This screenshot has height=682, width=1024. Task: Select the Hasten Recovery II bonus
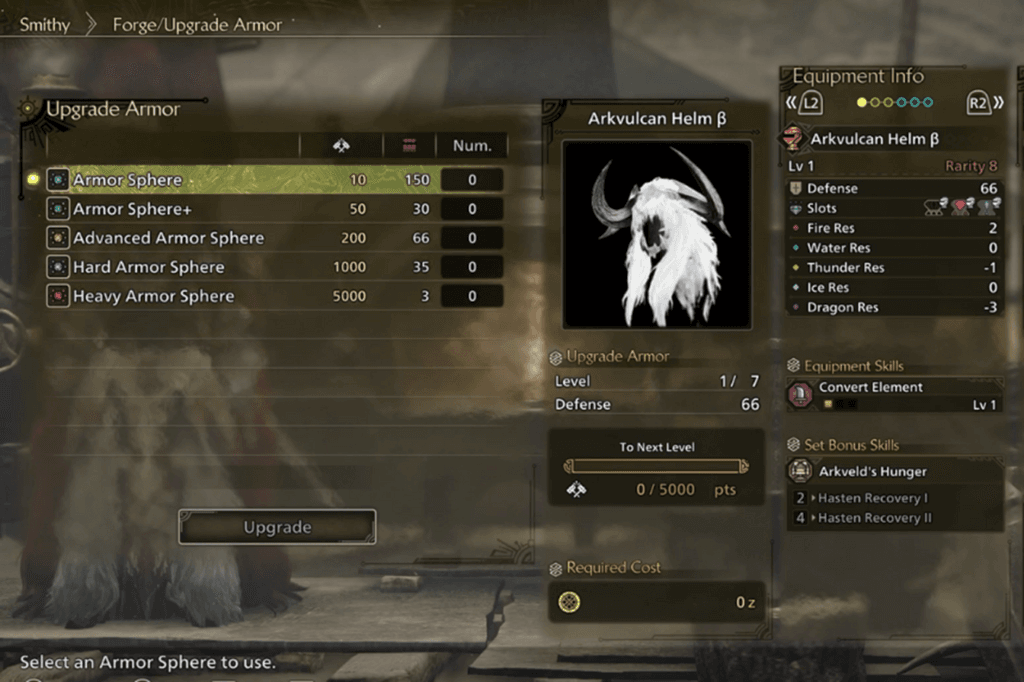[875, 518]
